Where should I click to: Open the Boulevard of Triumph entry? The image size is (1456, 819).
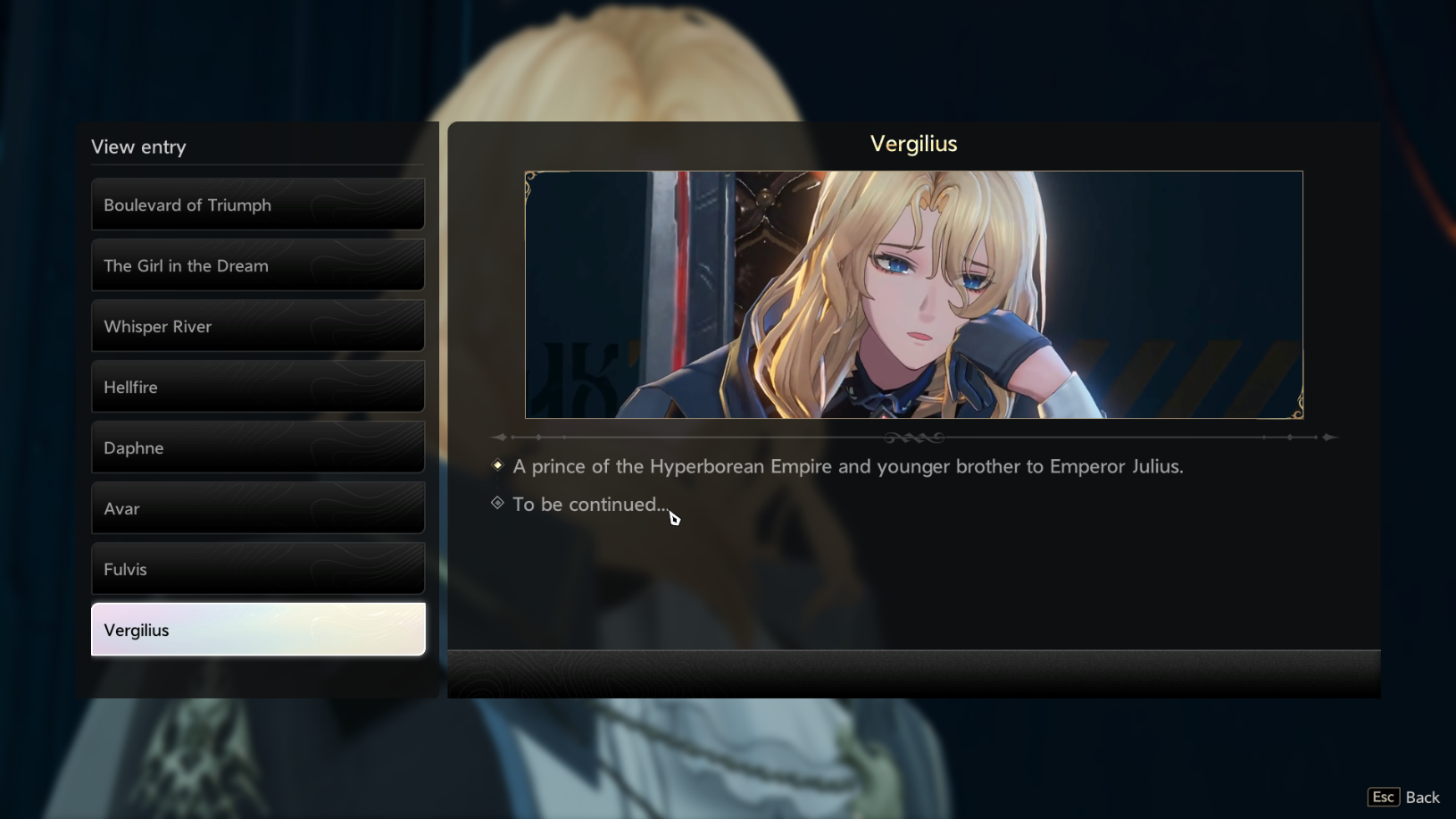coord(257,205)
